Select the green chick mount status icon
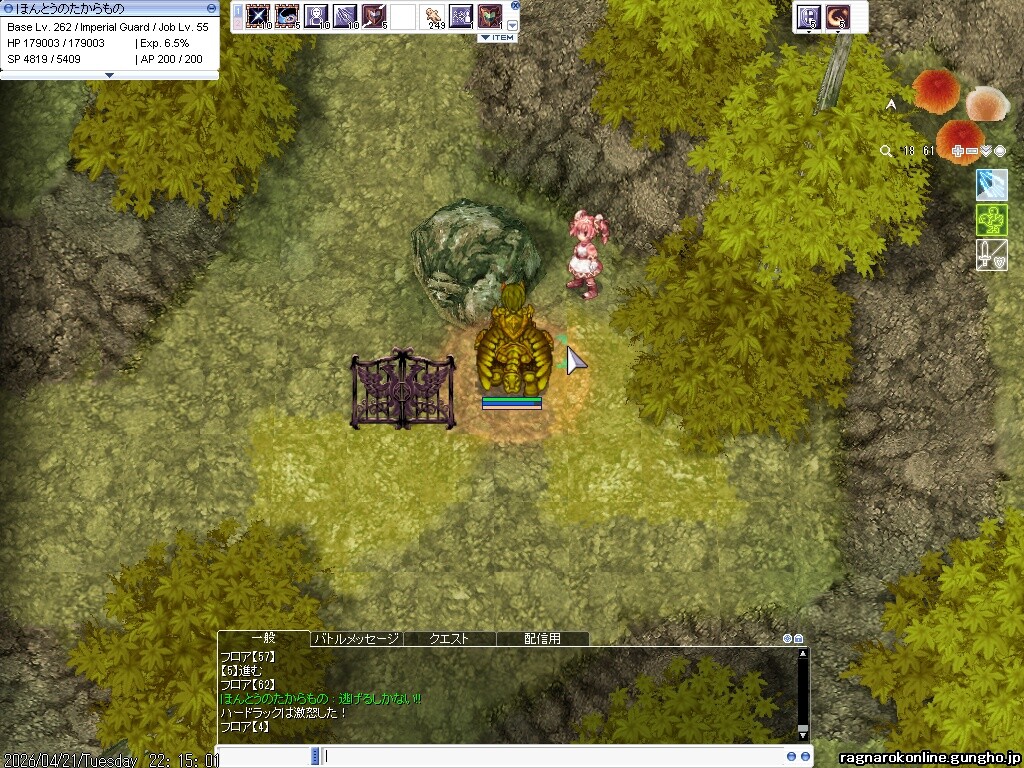This screenshot has width=1024, height=768. pos(991,220)
